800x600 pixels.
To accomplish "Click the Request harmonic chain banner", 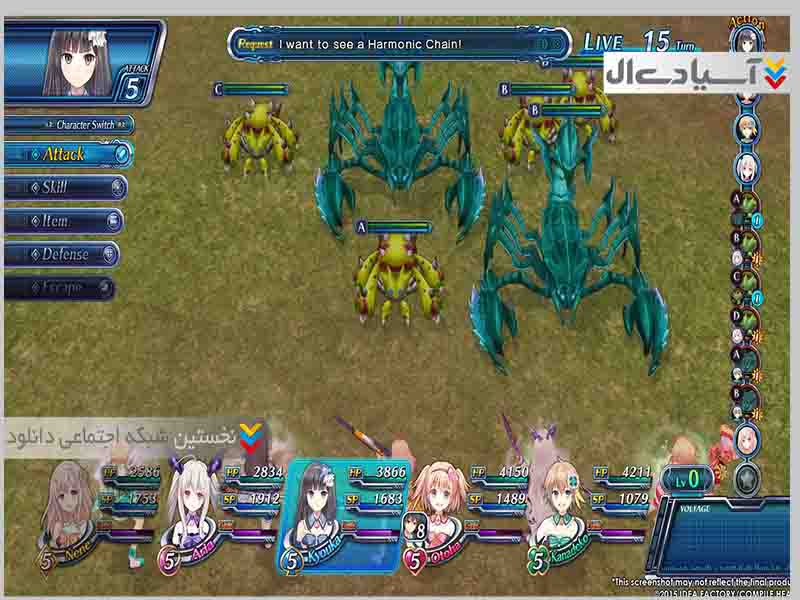I will click(400, 44).
